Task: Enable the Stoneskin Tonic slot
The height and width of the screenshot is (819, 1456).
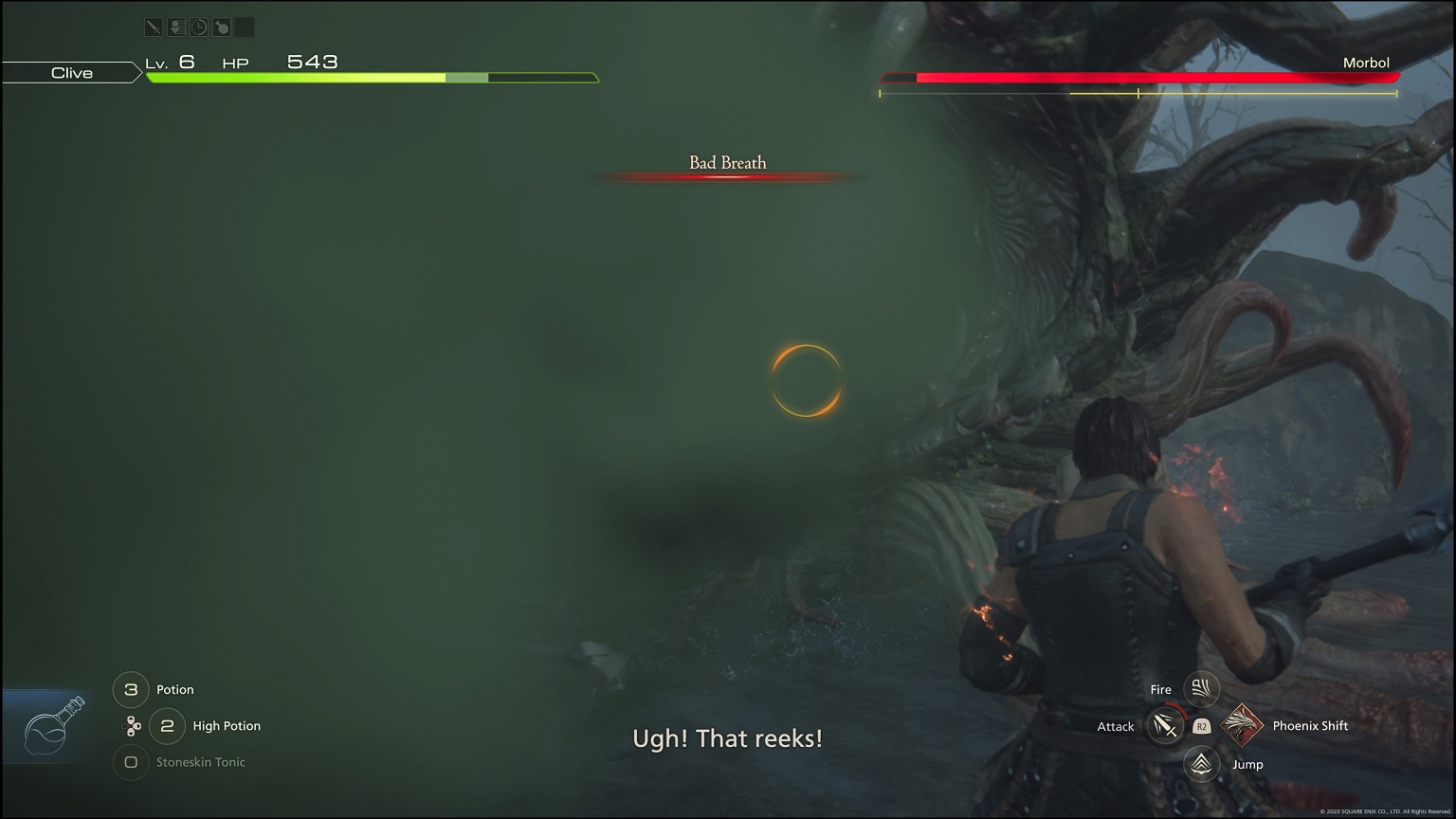Action: click(130, 763)
